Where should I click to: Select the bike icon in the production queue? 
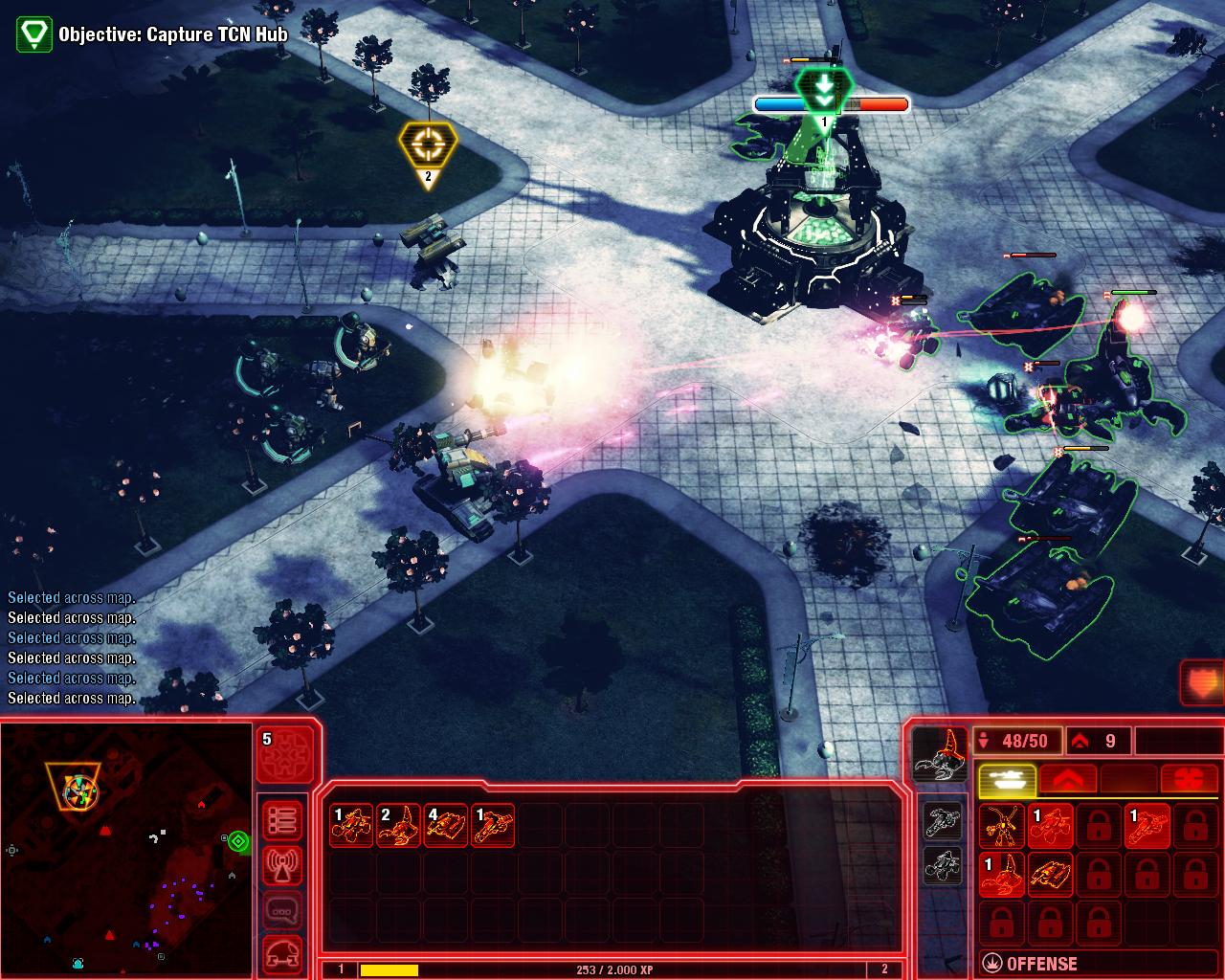[943, 821]
